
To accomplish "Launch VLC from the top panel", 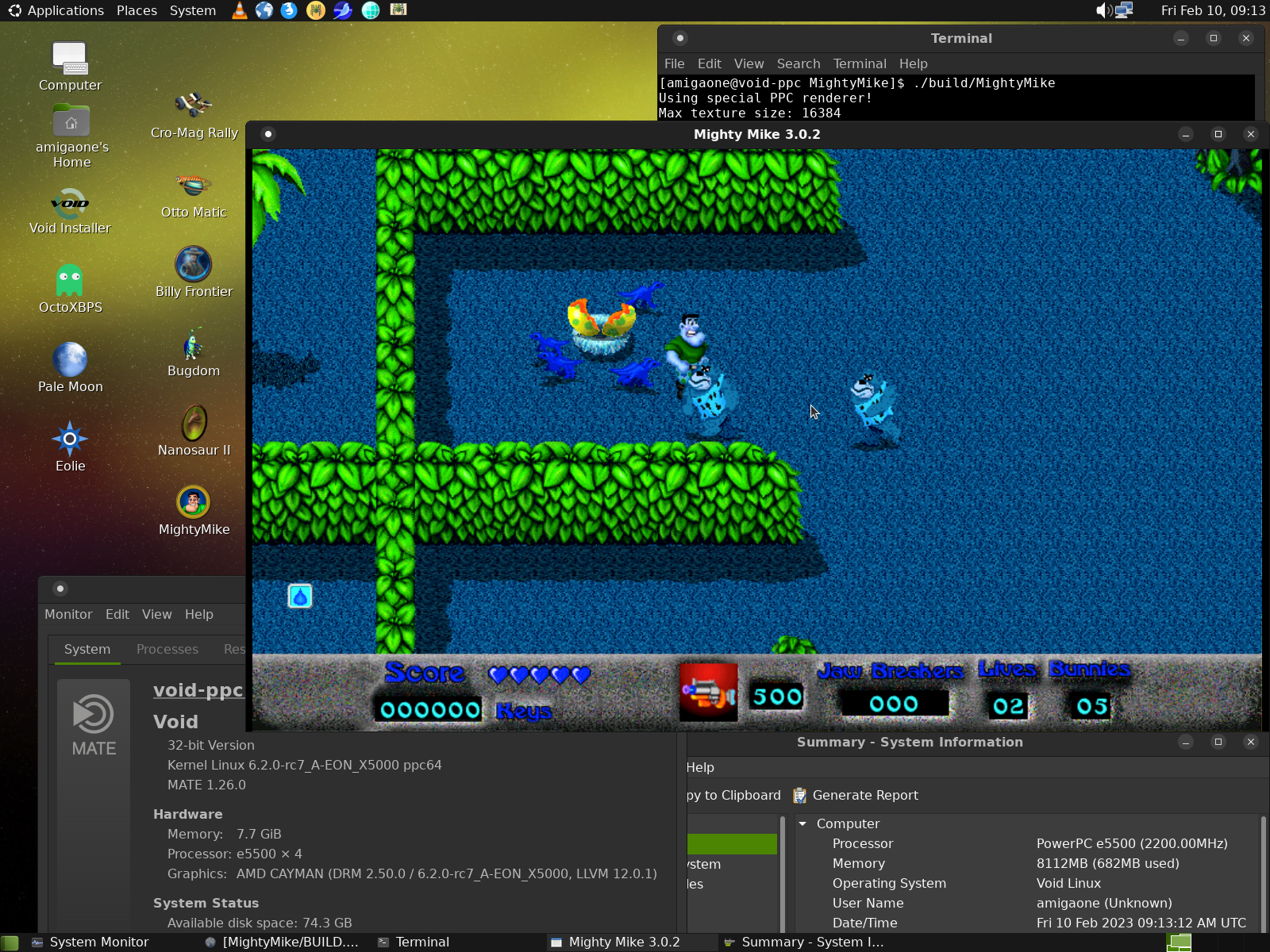I will click(x=239, y=10).
